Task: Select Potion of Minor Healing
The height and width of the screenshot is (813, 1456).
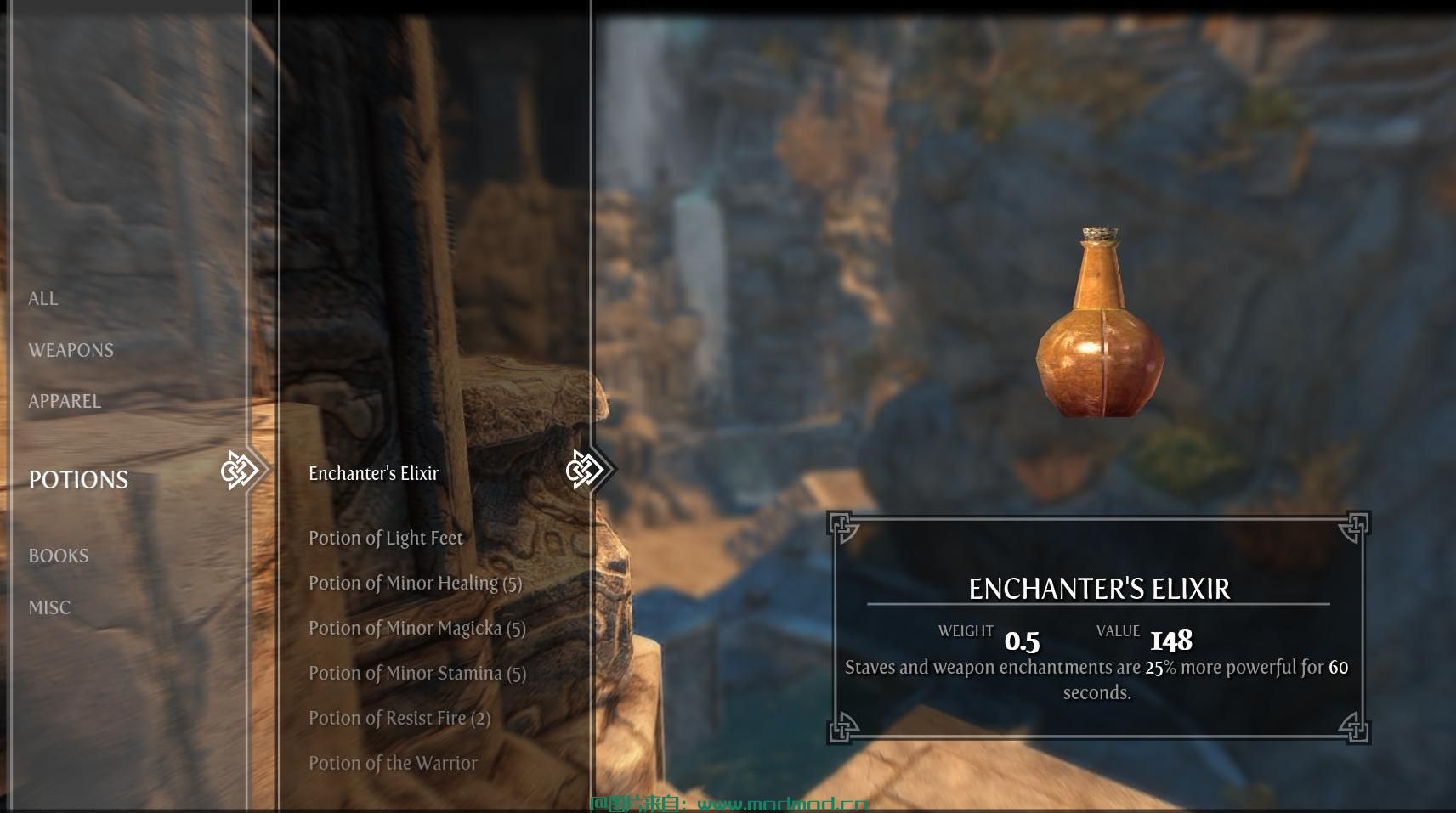Action: [x=415, y=584]
